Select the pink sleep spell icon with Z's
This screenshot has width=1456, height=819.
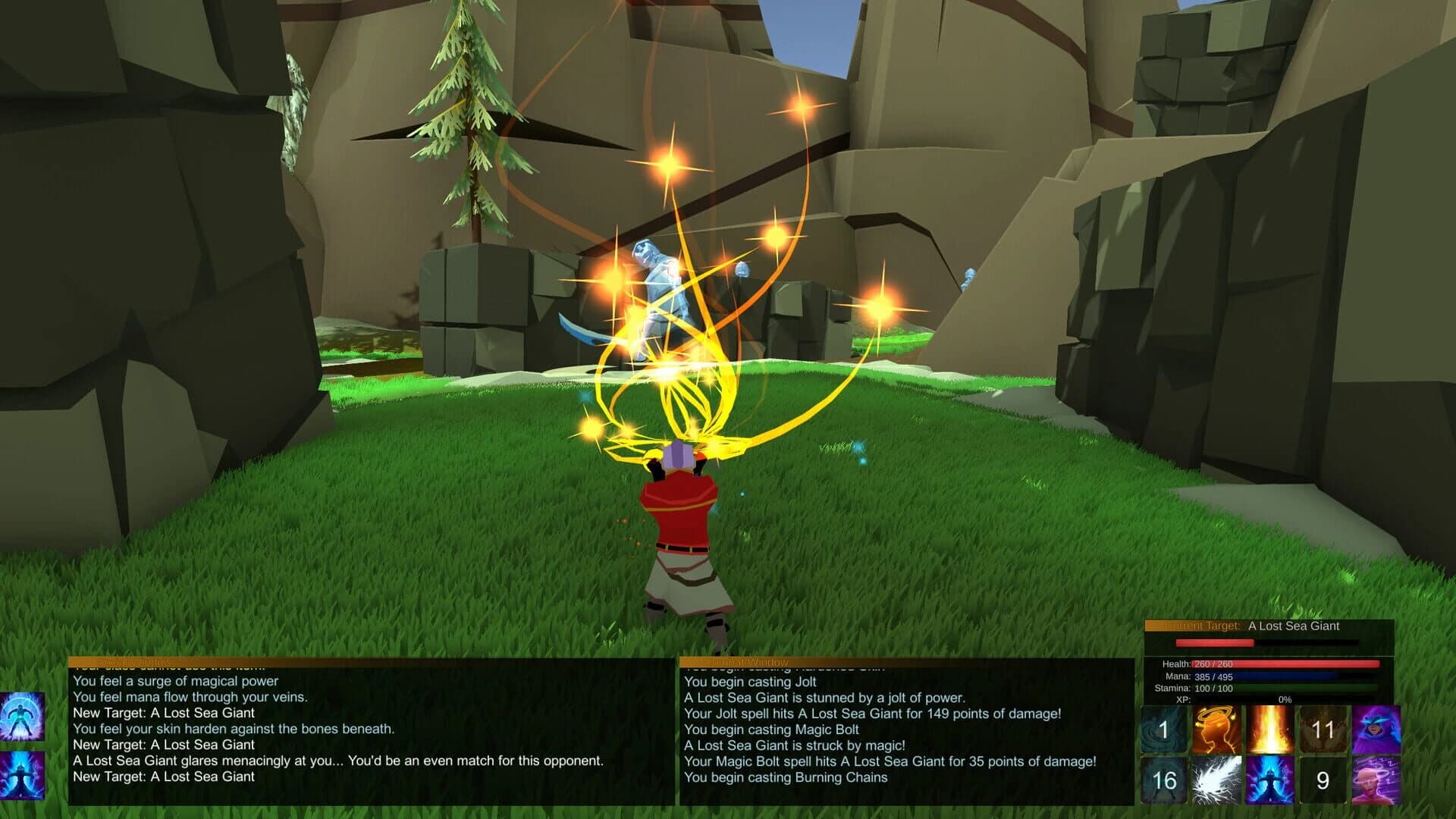(1376, 780)
